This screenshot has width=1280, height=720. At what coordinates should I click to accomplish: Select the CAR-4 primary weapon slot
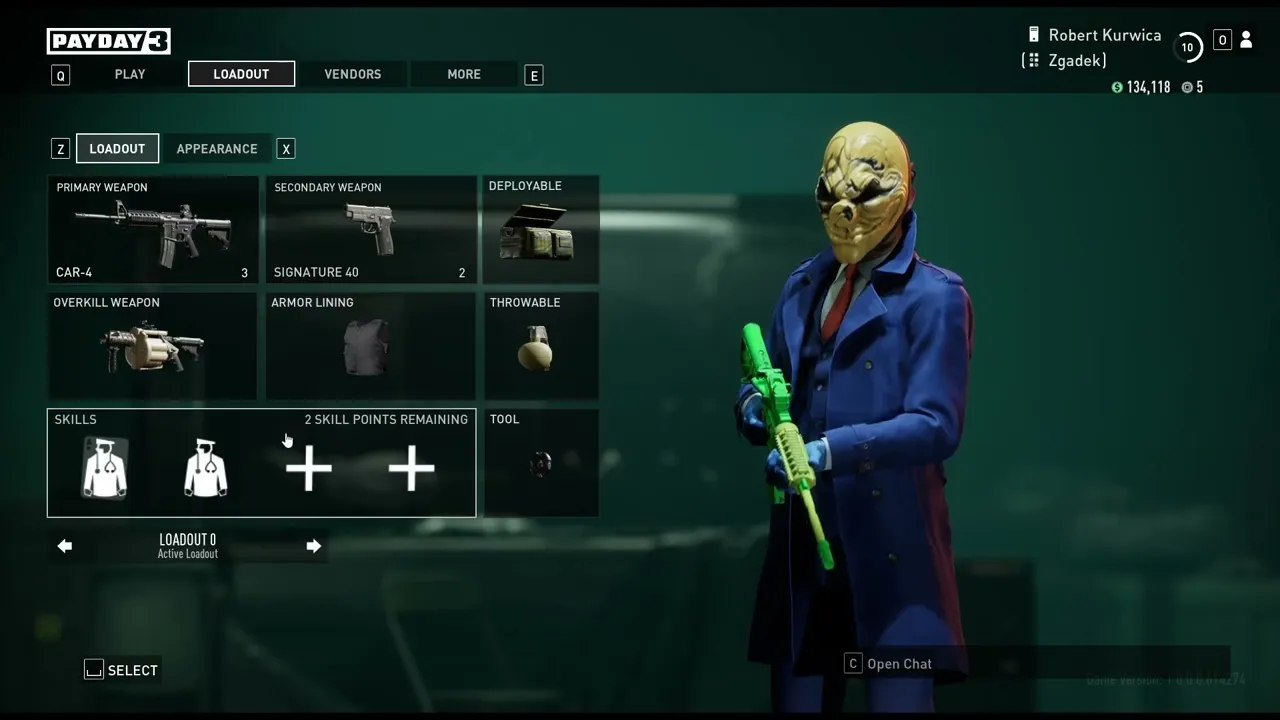153,230
